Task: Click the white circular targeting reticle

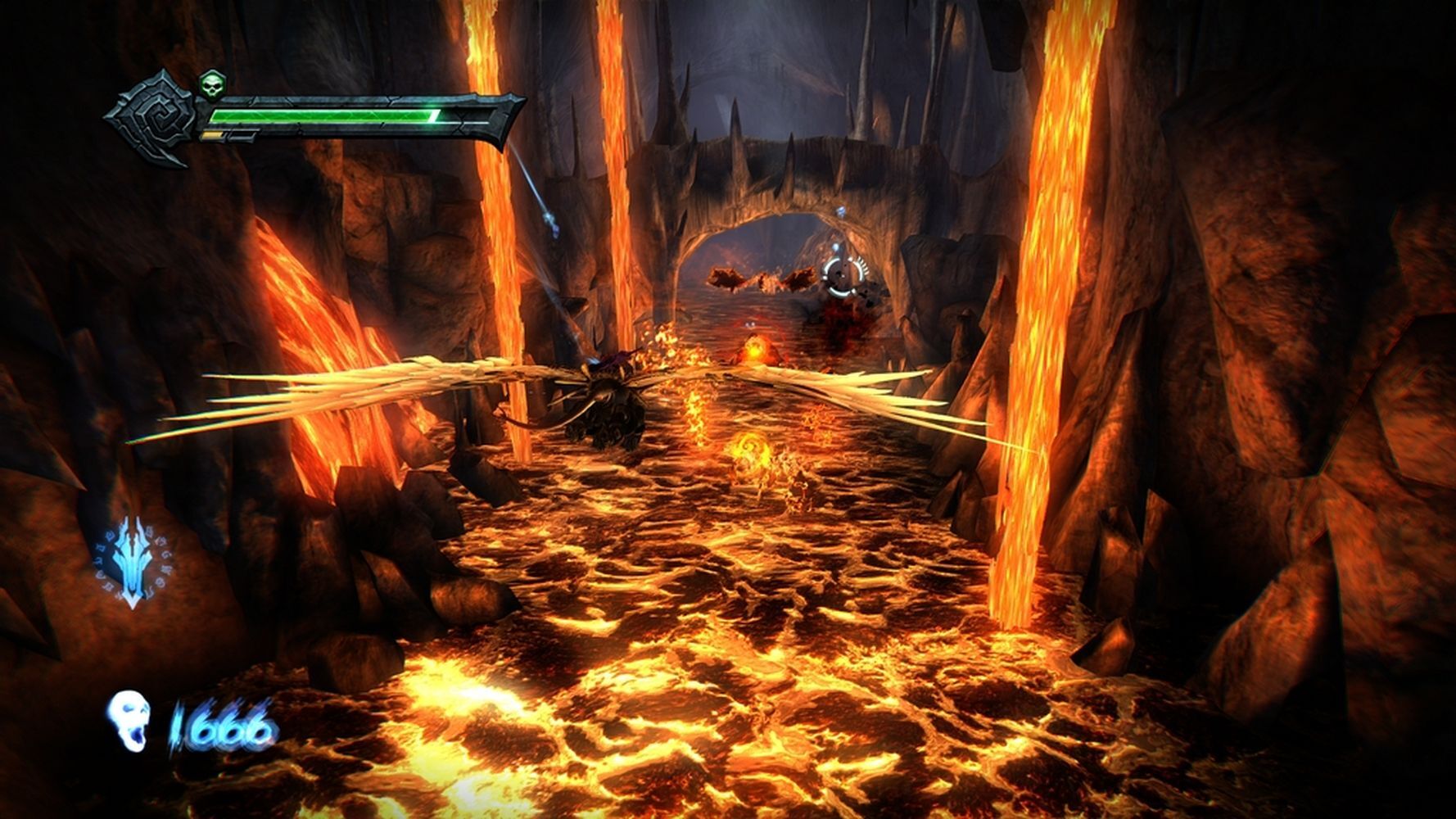Action: tap(844, 274)
